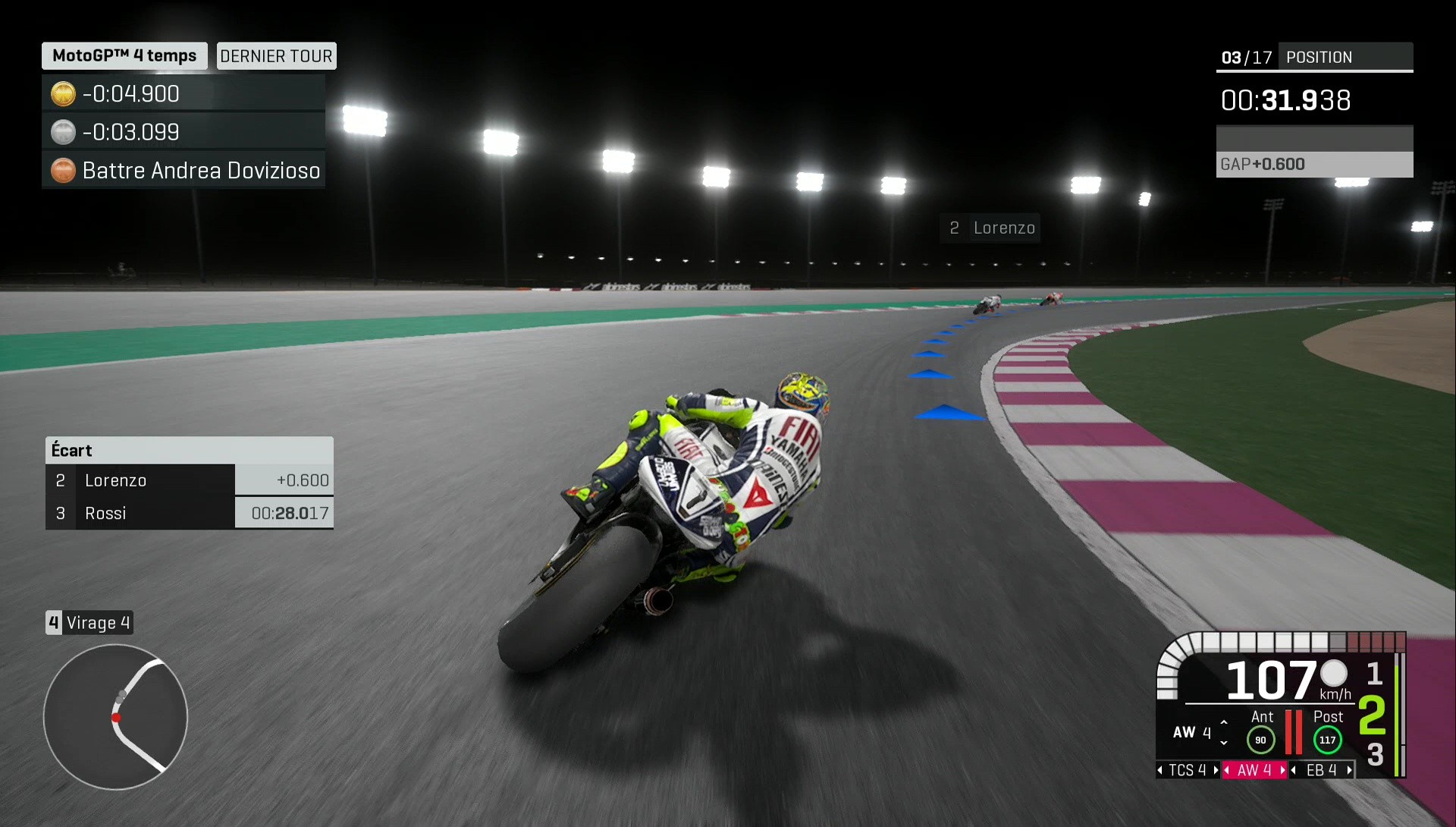The width and height of the screenshot is (1456, 827).
Task: Click the bronze 'Battre Andrea Dovizioso' medal icon
Action: [x=63, y=171]
